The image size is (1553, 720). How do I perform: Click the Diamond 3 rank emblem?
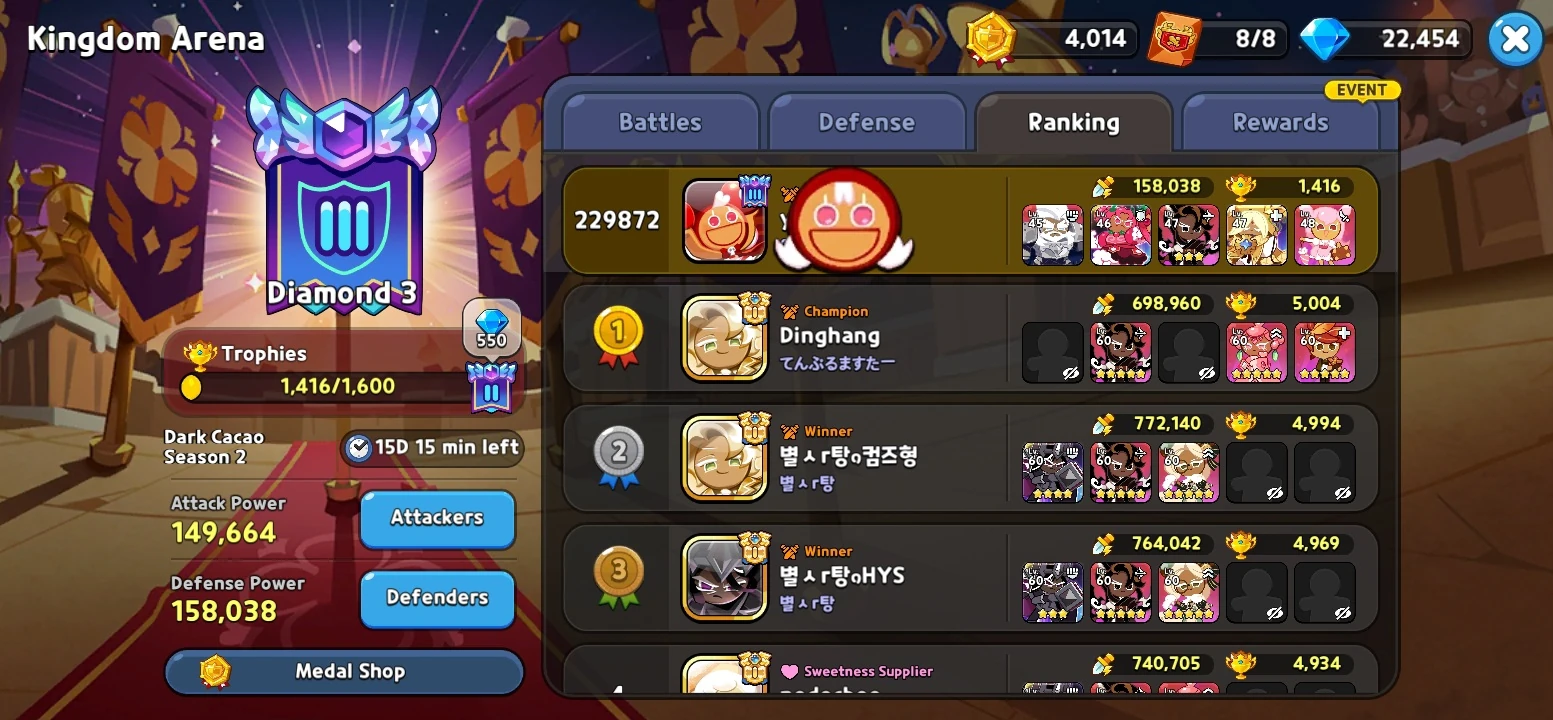click(343, 213)
